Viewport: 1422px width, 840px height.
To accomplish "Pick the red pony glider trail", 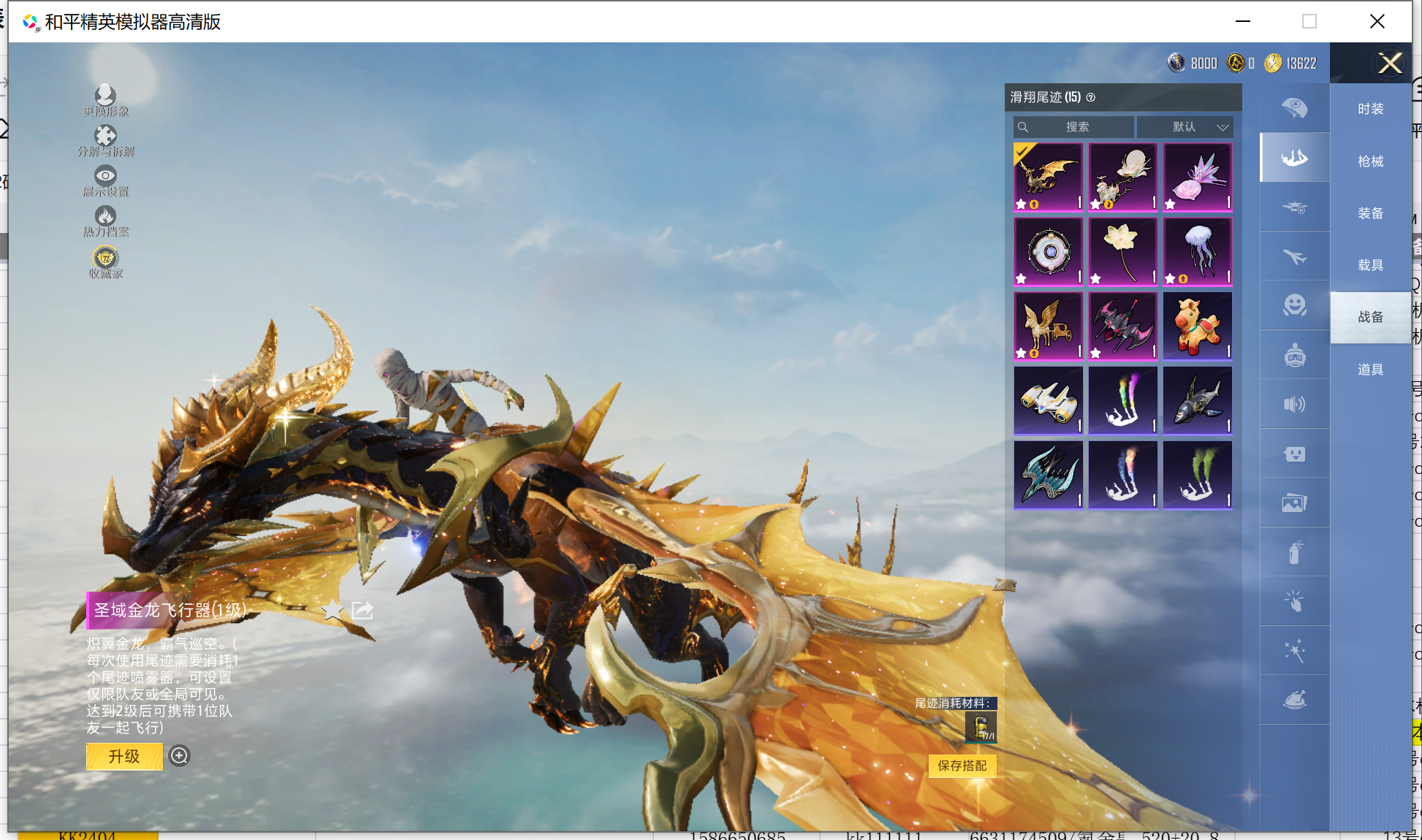I will tap(1197, 327).
